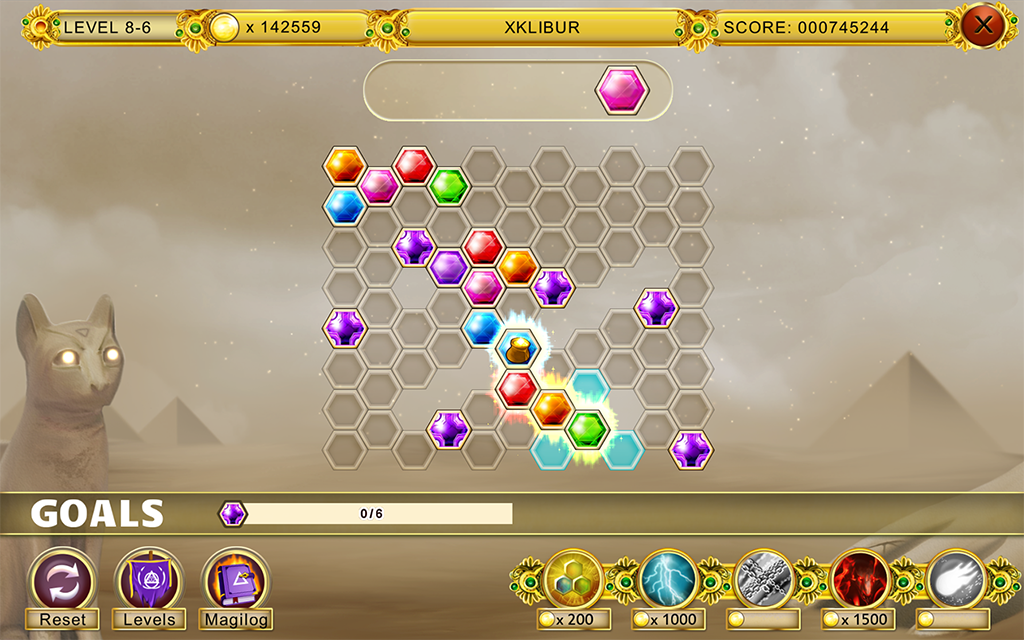Choose the white comet power-up

955,579
